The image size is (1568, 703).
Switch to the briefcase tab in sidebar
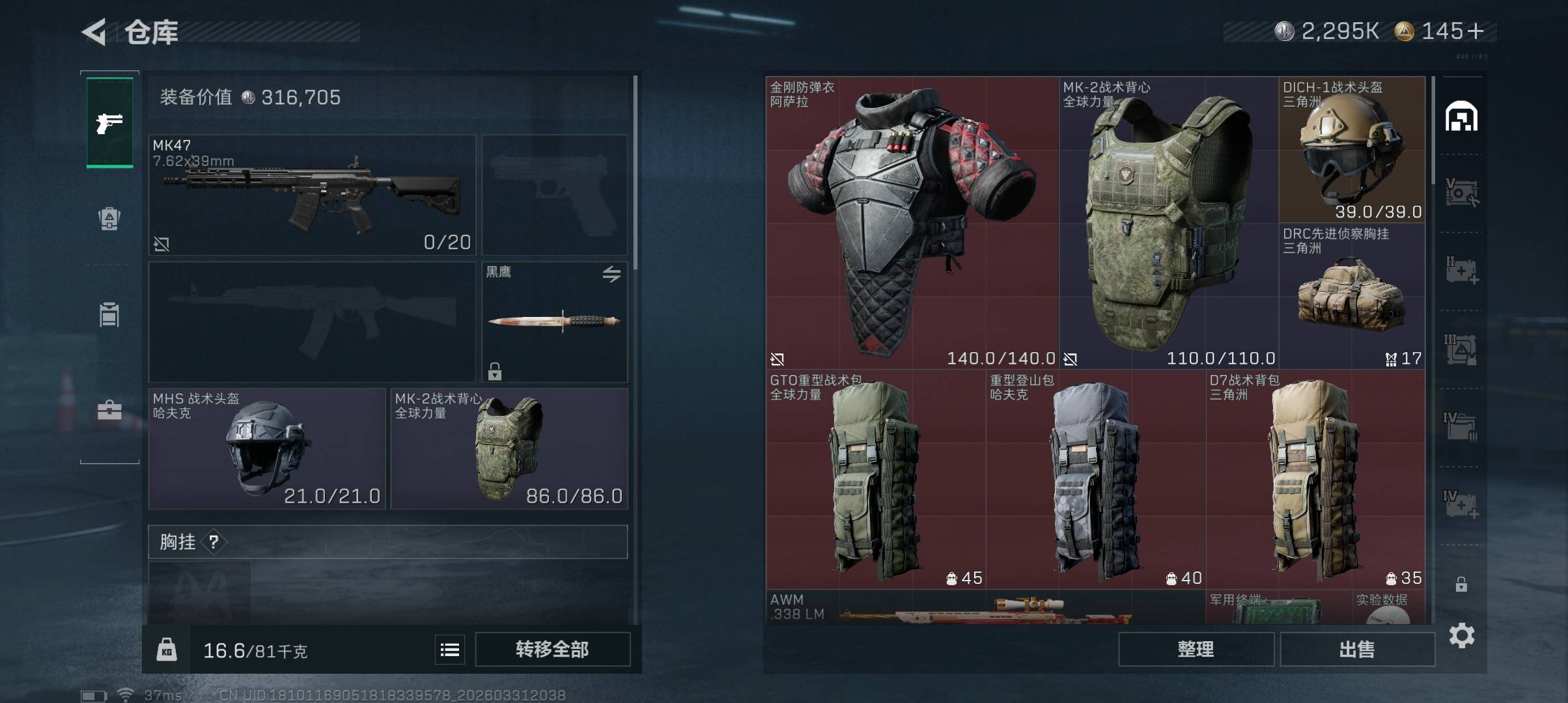point(109,411)
